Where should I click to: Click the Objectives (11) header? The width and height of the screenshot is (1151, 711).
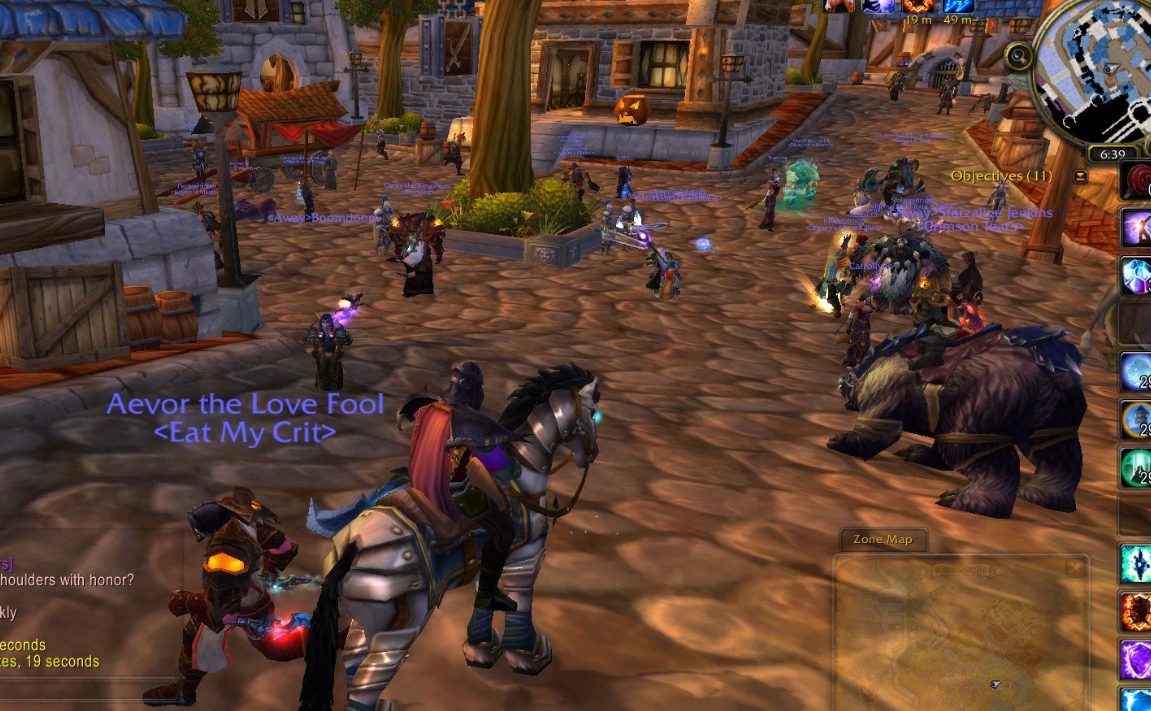coord(1000,176)
